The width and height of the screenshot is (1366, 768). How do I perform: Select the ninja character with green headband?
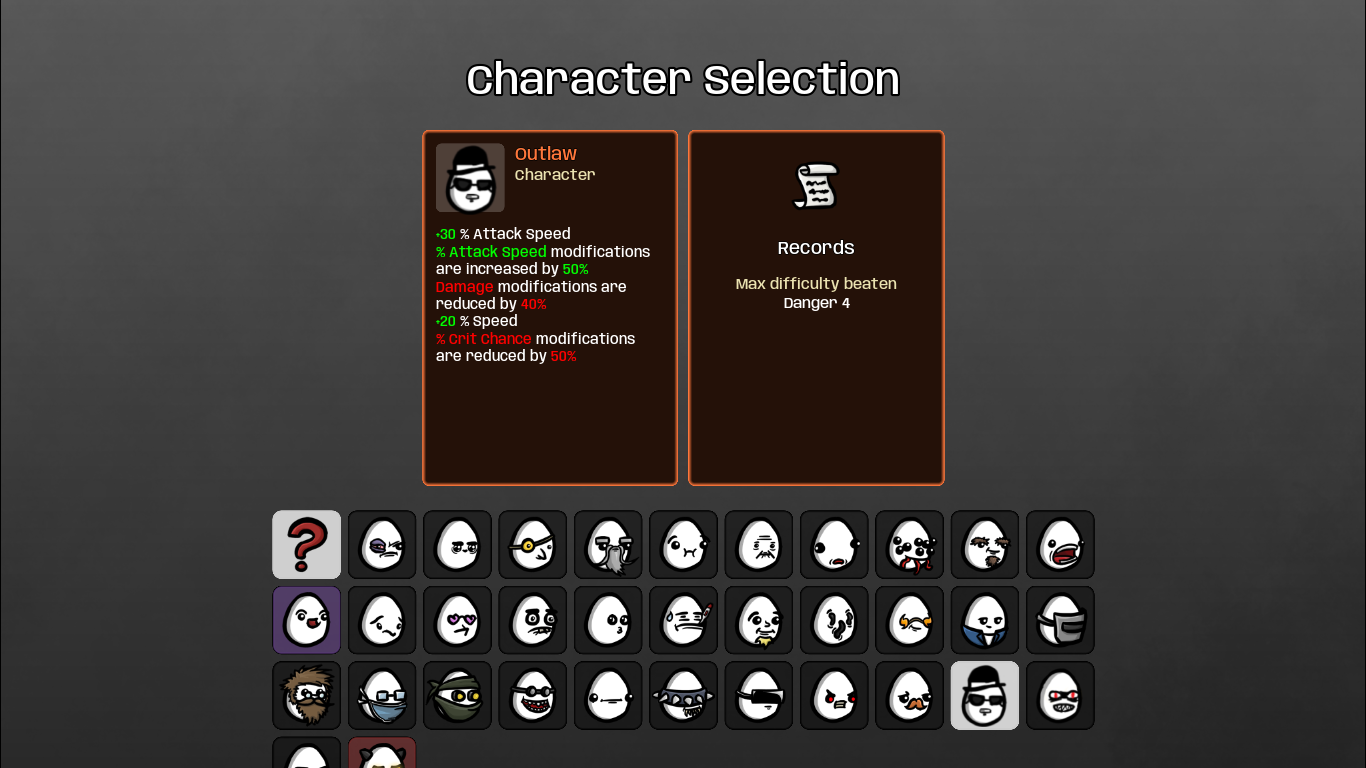click(x=457, y=695)
